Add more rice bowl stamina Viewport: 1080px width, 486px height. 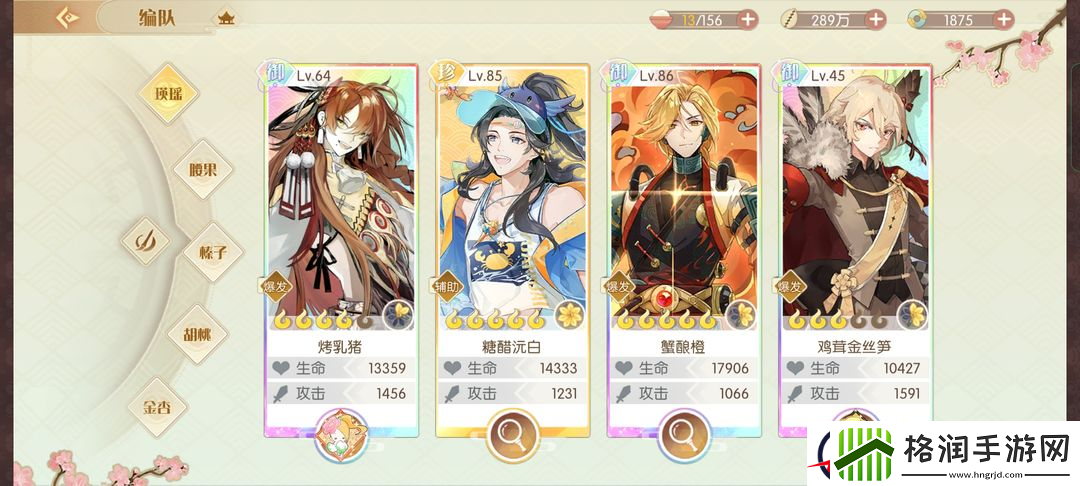[747, 19]
